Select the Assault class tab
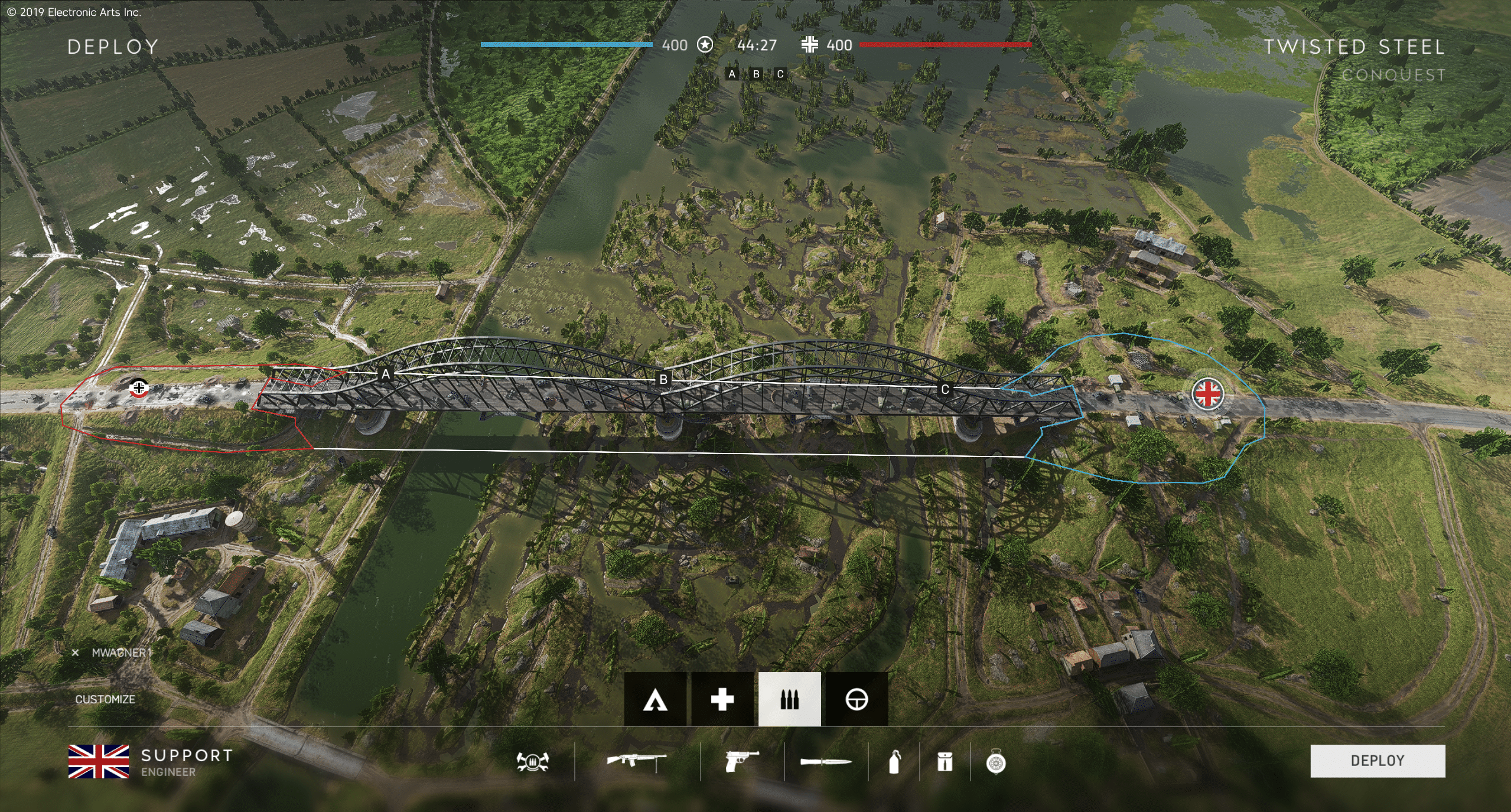Screen dimensions: 1511x812 point(655,699)
